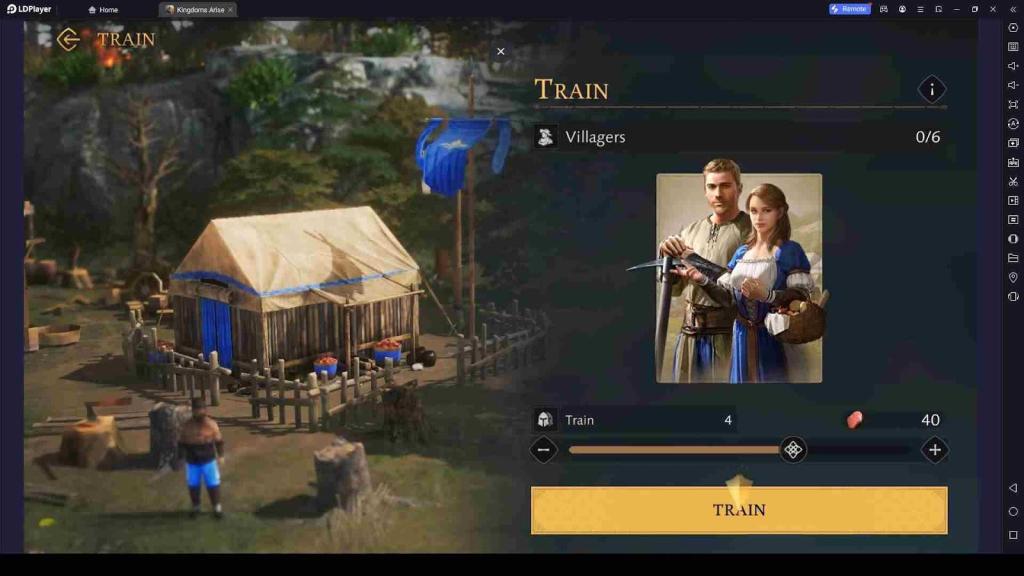Open the info icon in the Train header

pos(932,90)
